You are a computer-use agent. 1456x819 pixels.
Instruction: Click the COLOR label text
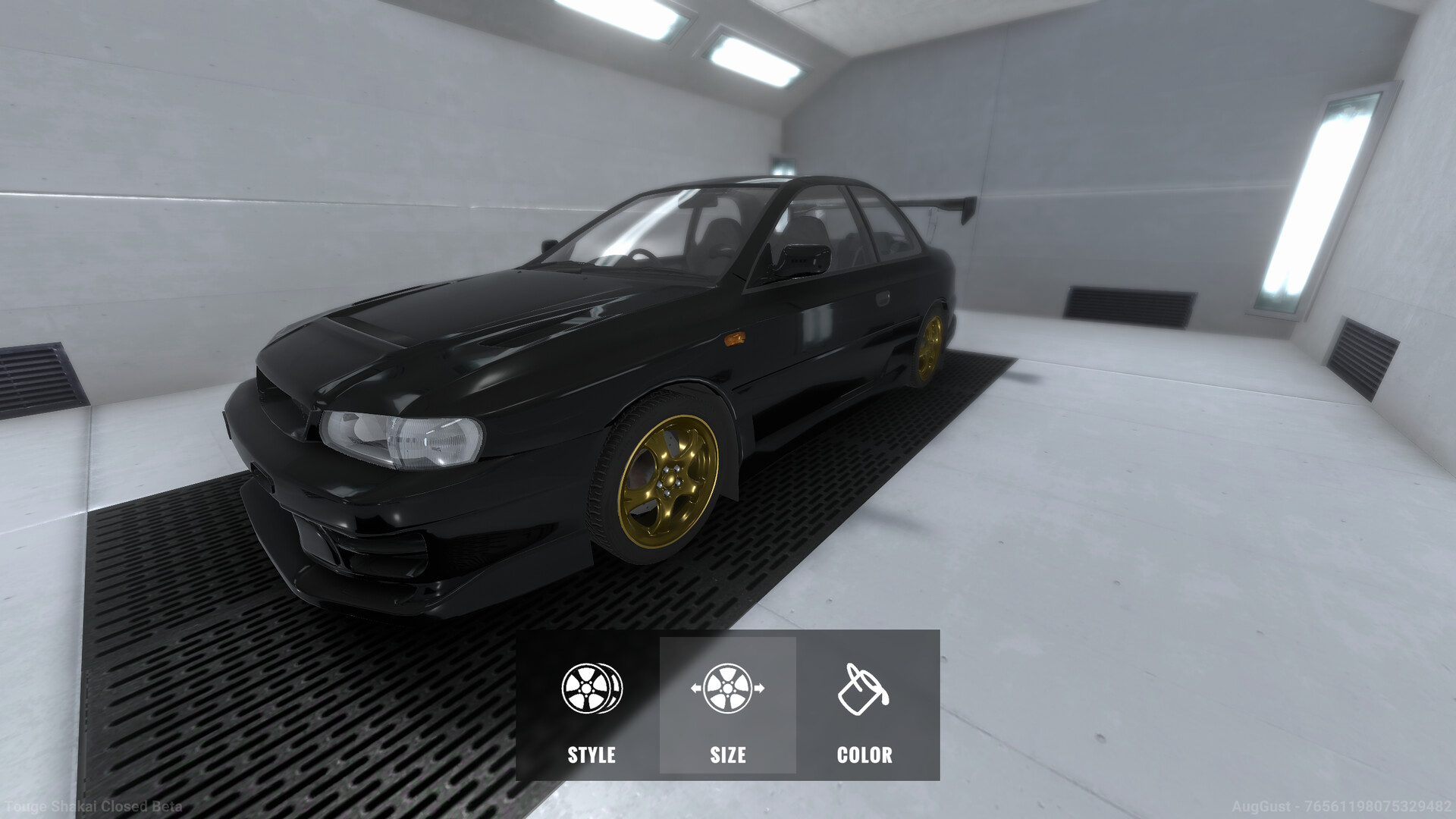[x=864, y=755]
